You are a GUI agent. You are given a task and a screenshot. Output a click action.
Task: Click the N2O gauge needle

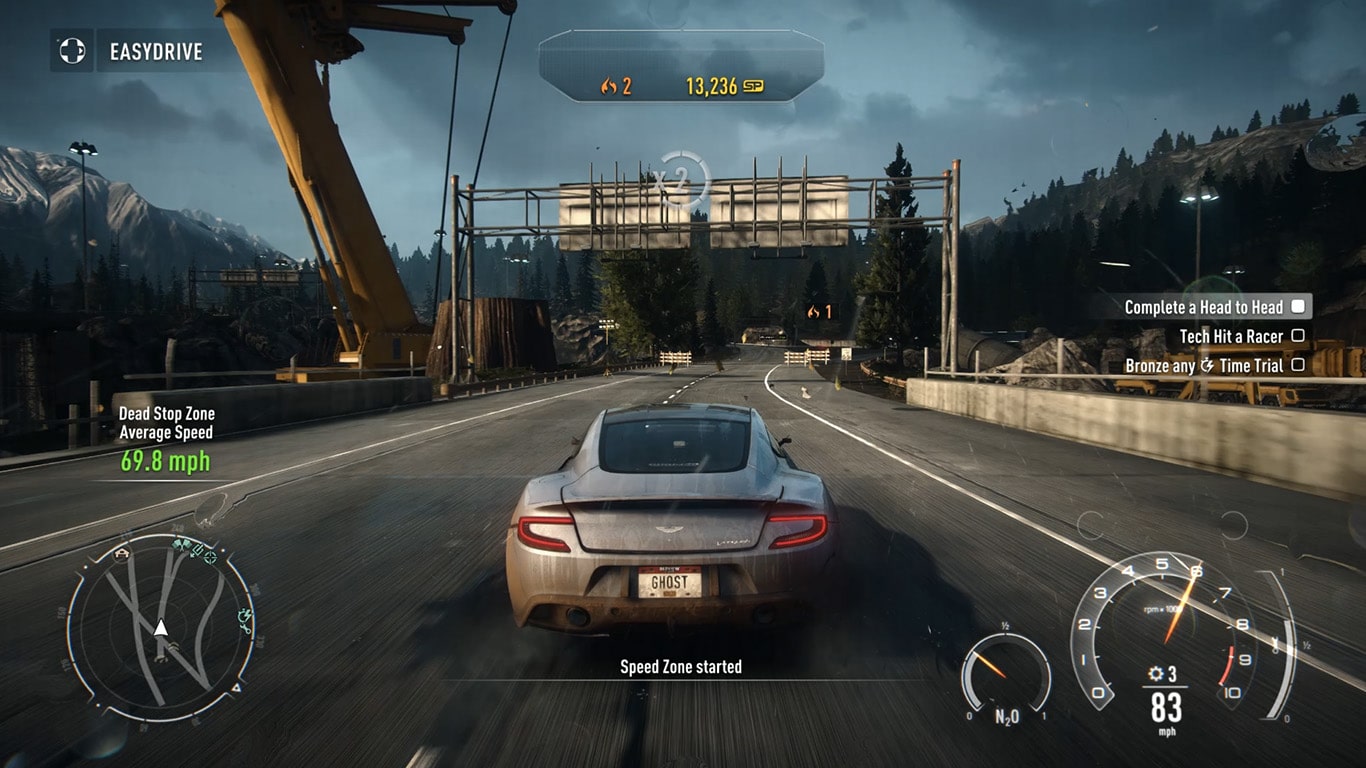[x=990, y=663]
